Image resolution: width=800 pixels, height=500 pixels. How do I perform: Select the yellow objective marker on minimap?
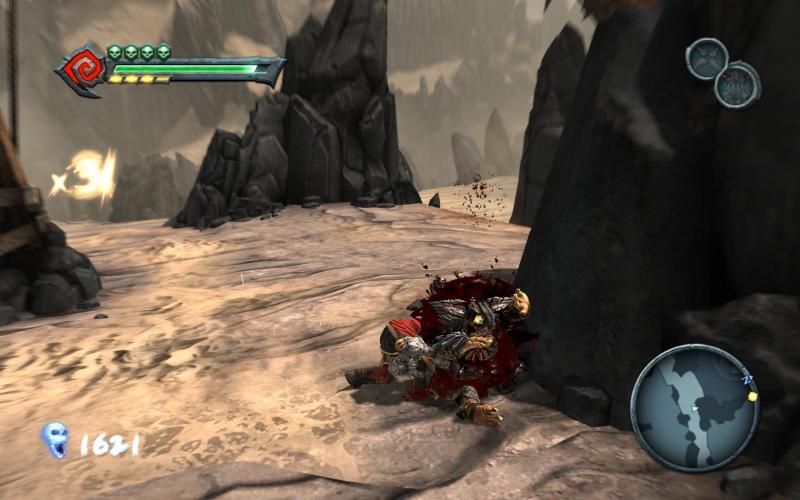752,396
